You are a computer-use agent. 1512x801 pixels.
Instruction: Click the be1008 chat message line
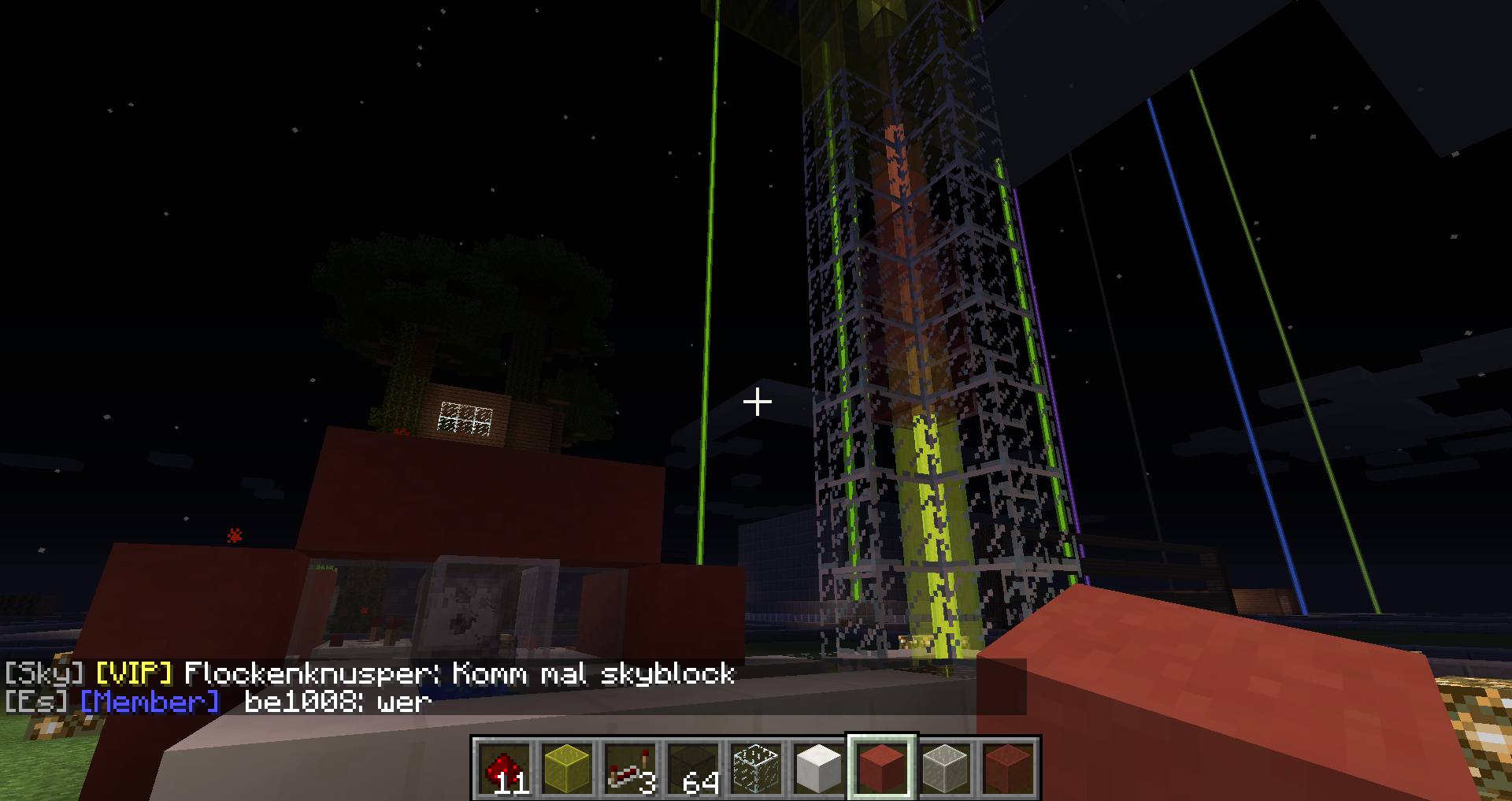click(219, 702)
